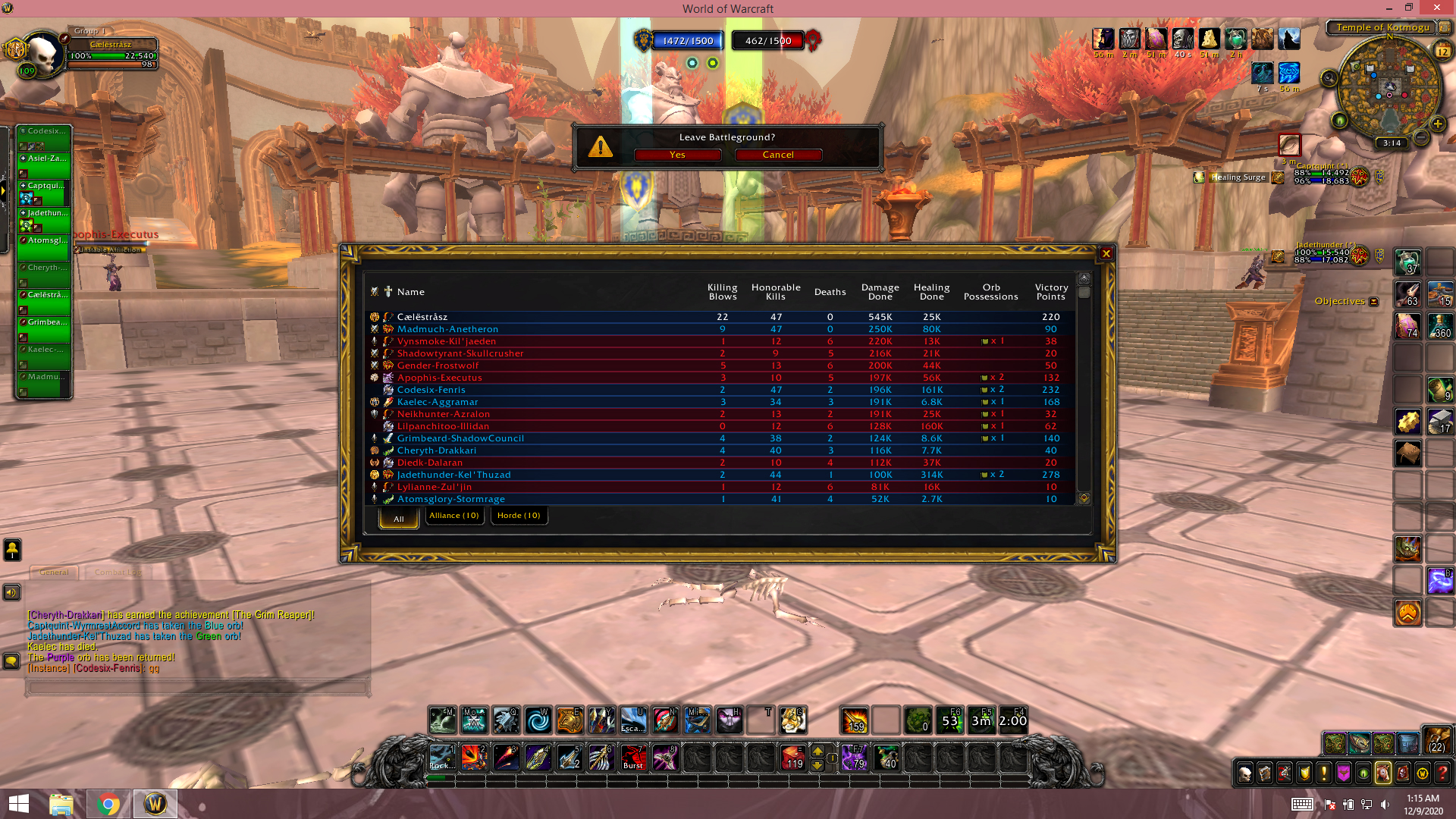
Task: Select Madmuch-Anetheron in the scoreboard
Action: pos(447,329)
